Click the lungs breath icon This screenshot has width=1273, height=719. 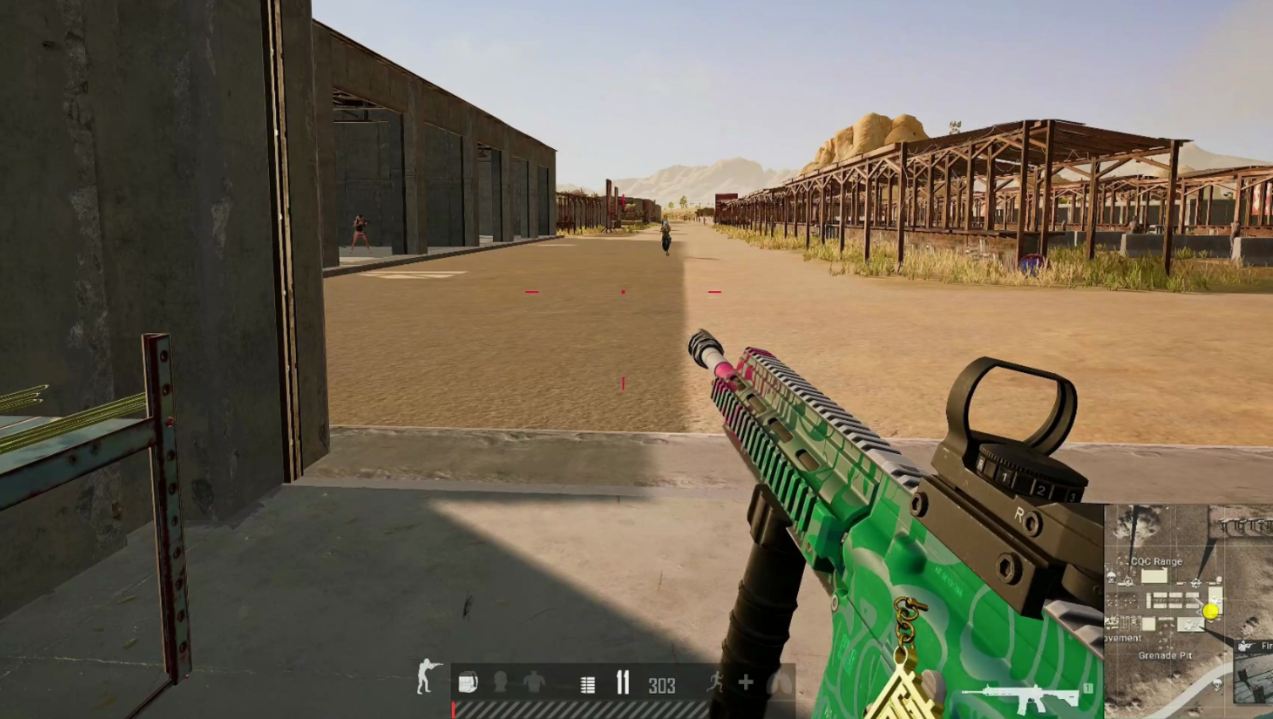[779, 684]
